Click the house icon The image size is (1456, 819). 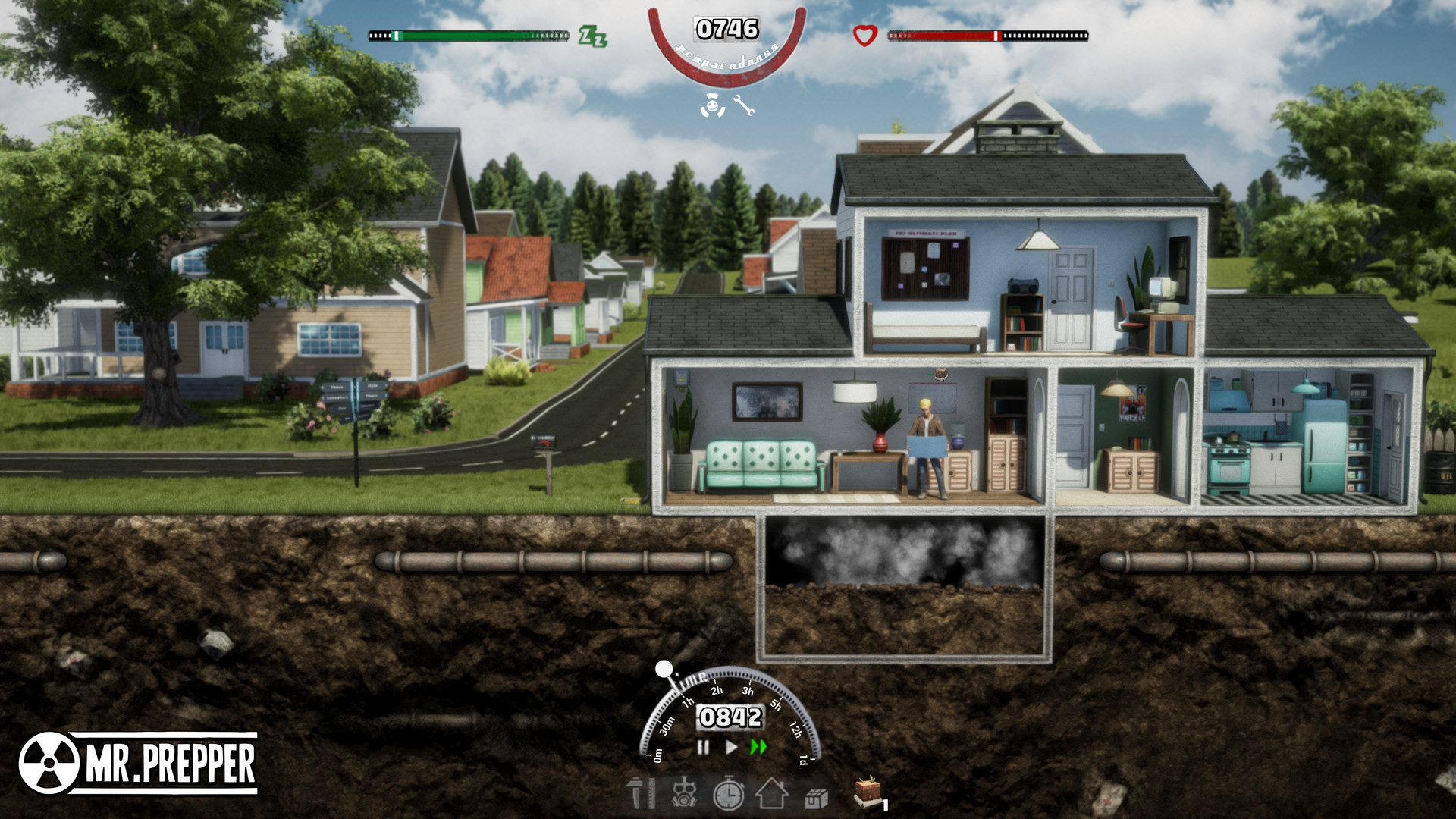coord(772,795)
